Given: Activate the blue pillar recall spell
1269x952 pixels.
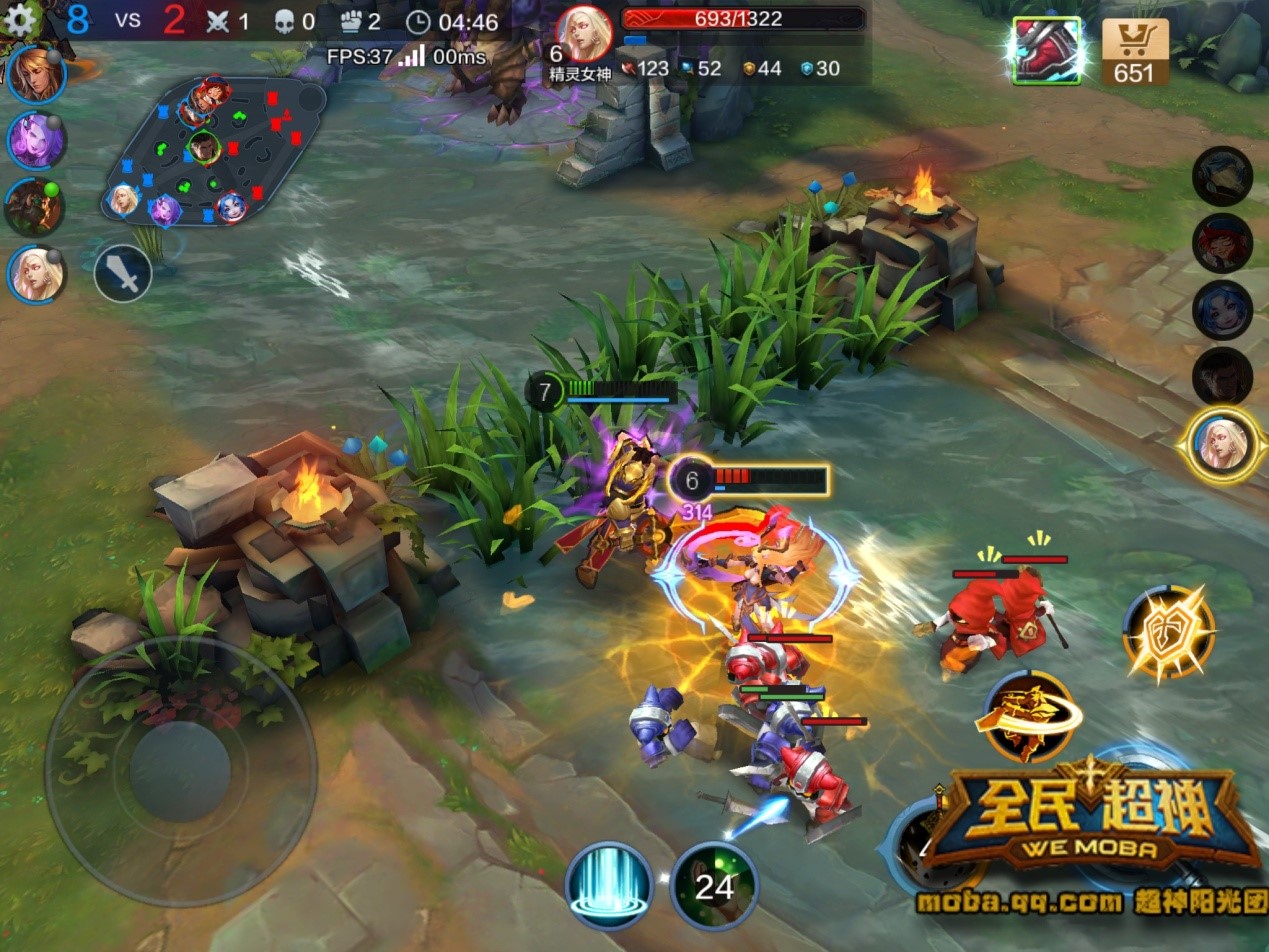Looking at the screenshot, I should point(609,885).
